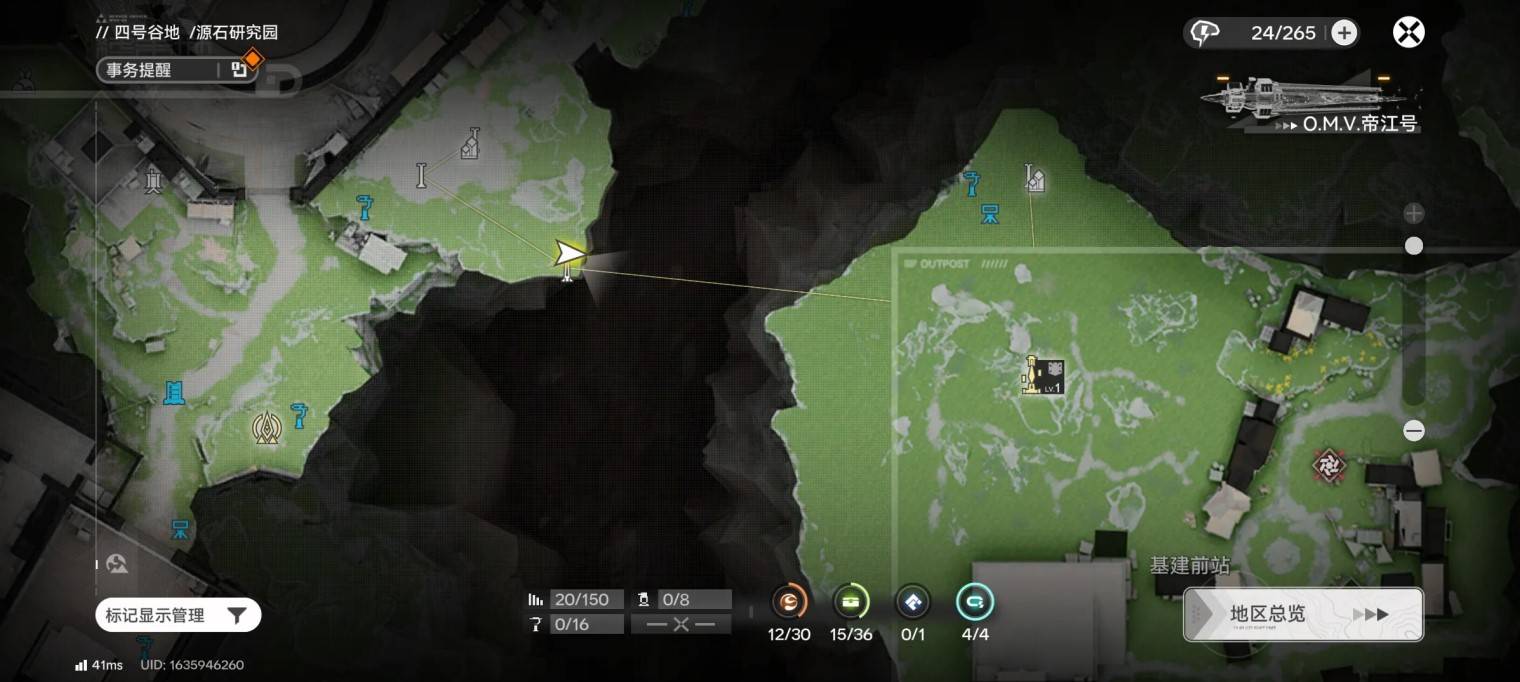The image size is (1520, 682).
Task: Click the orange chest collectible counter 12/30
Action: coord(789,602)
